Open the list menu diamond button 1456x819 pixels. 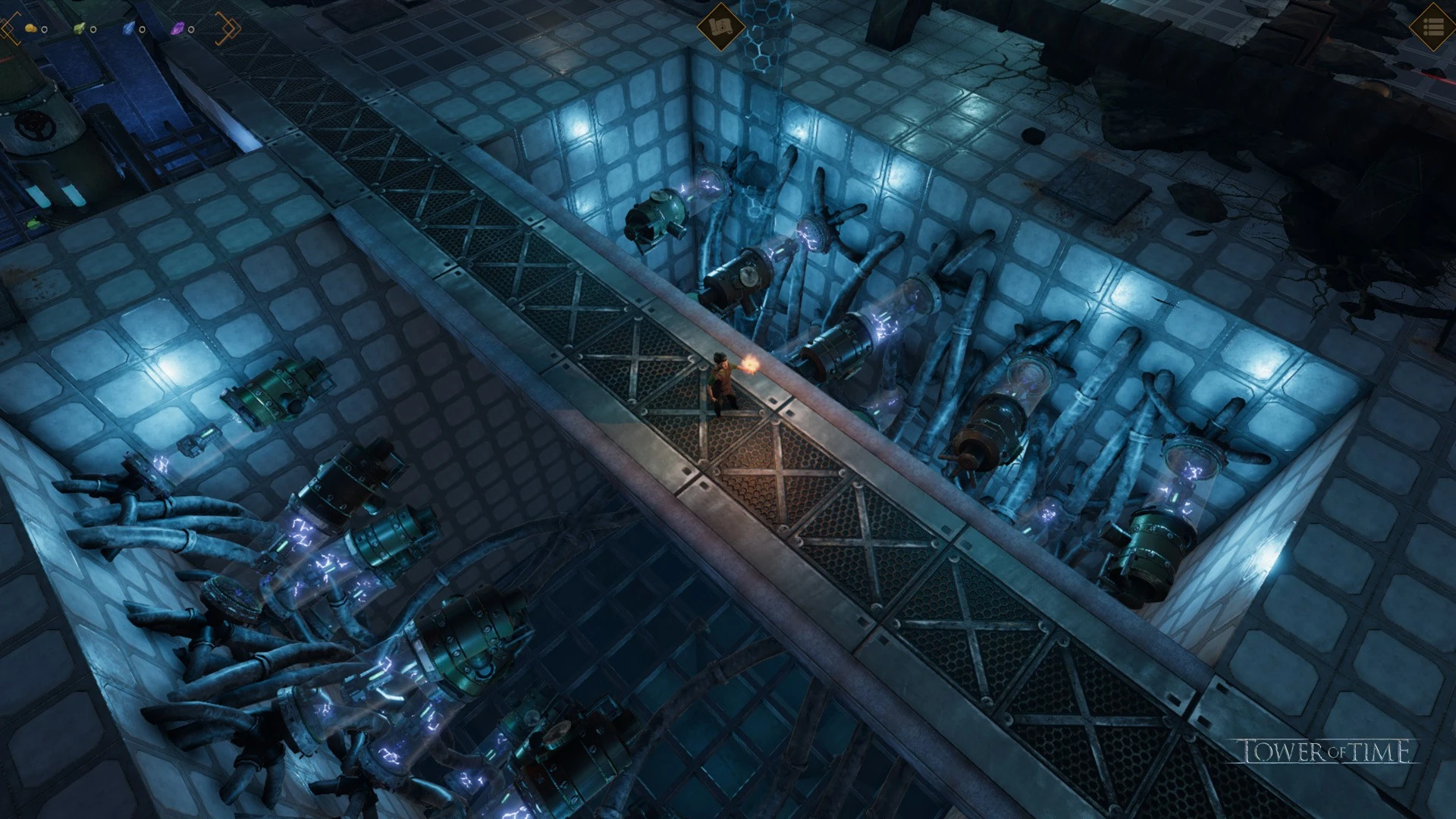[1432, 27]
